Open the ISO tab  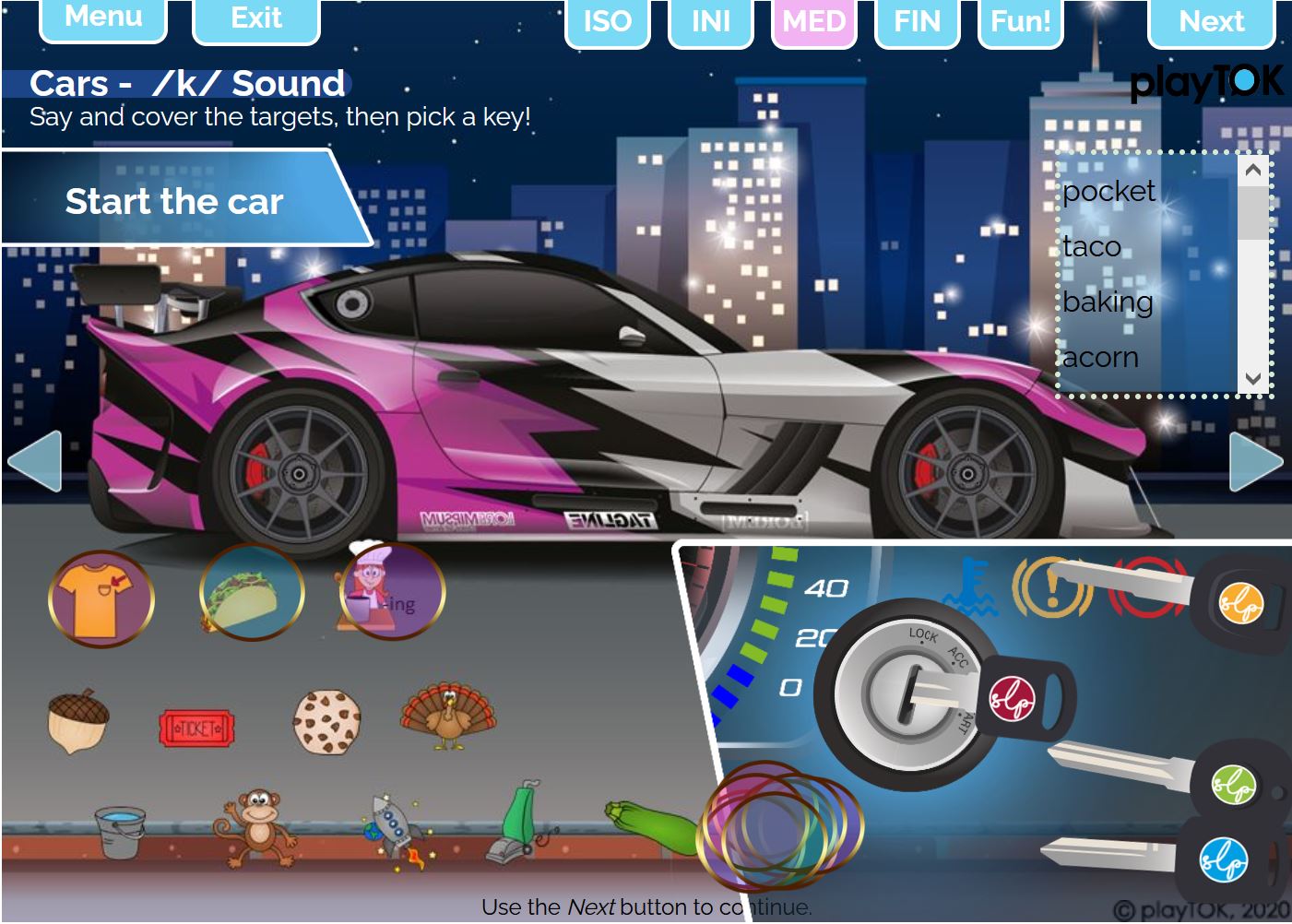coord(608,21)
